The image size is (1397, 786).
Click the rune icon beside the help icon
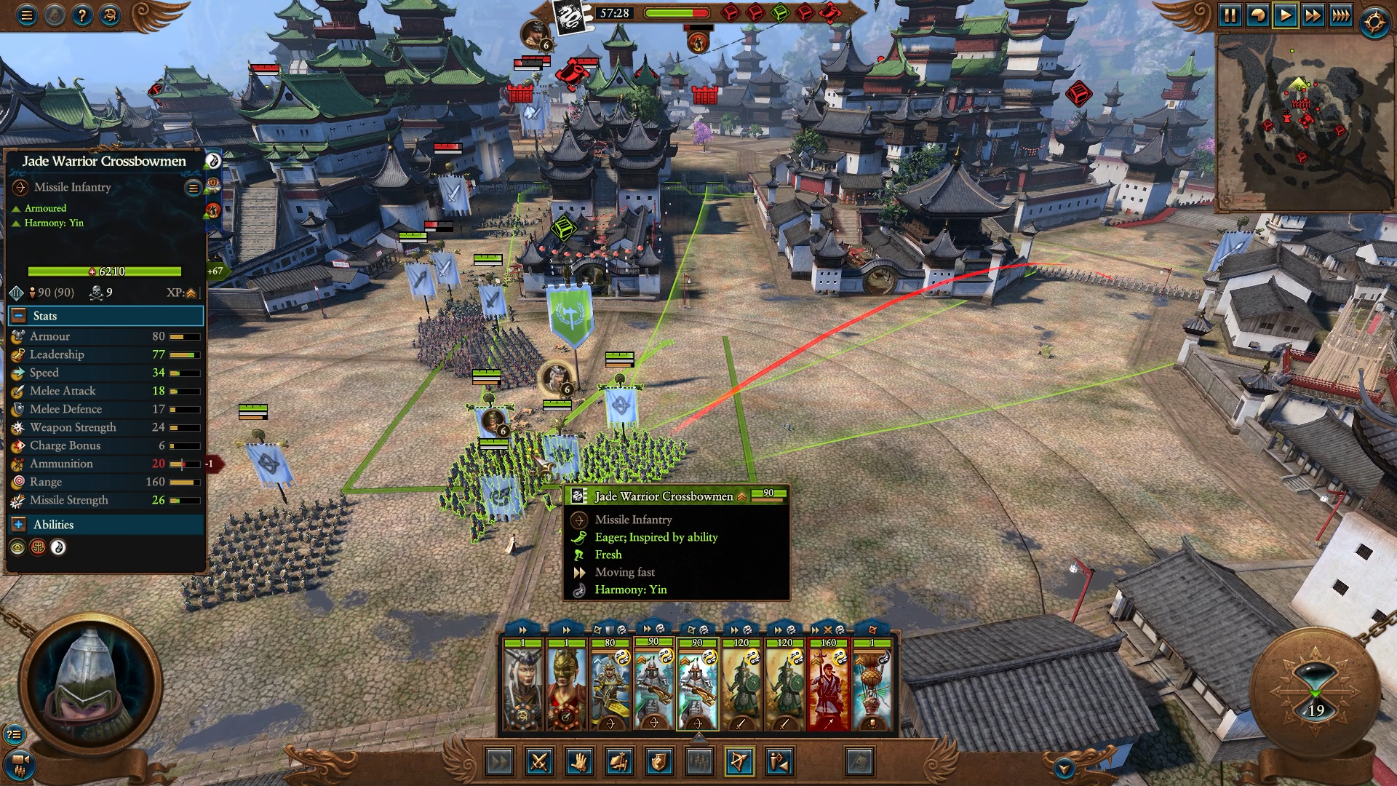click(x=108, y=15)
